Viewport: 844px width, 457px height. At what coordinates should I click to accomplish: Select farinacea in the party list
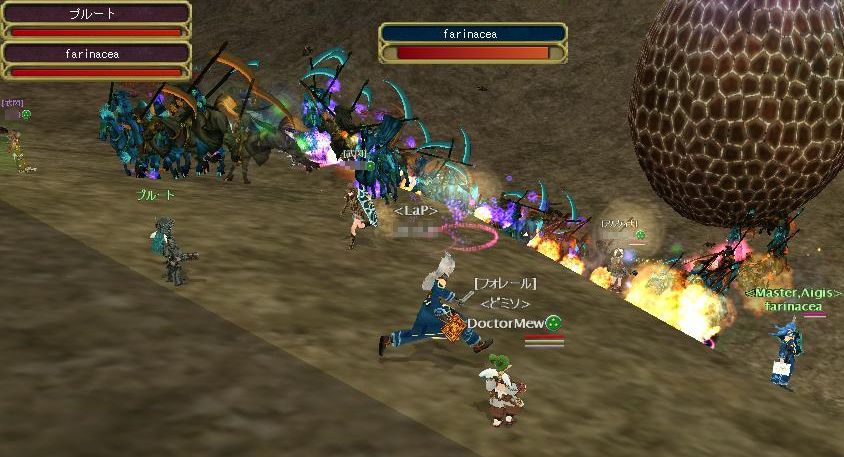[96, 59]
